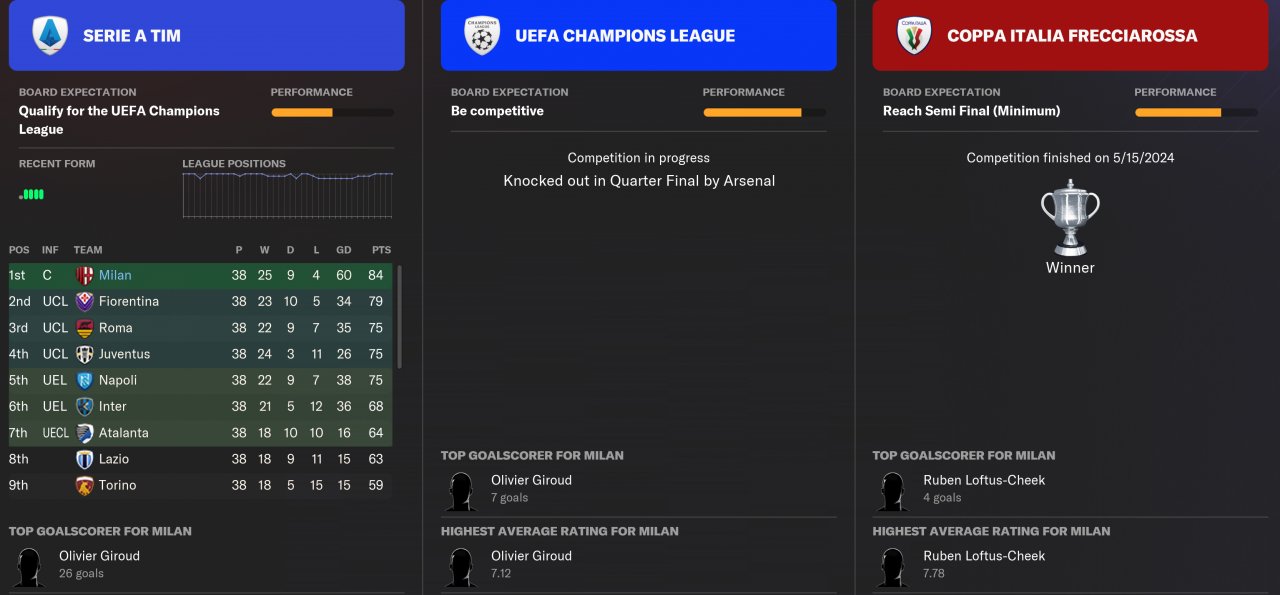Open the Serie A TIM competition header
This screenshot has height=595, width=1280.
click(x=206, y=36)
